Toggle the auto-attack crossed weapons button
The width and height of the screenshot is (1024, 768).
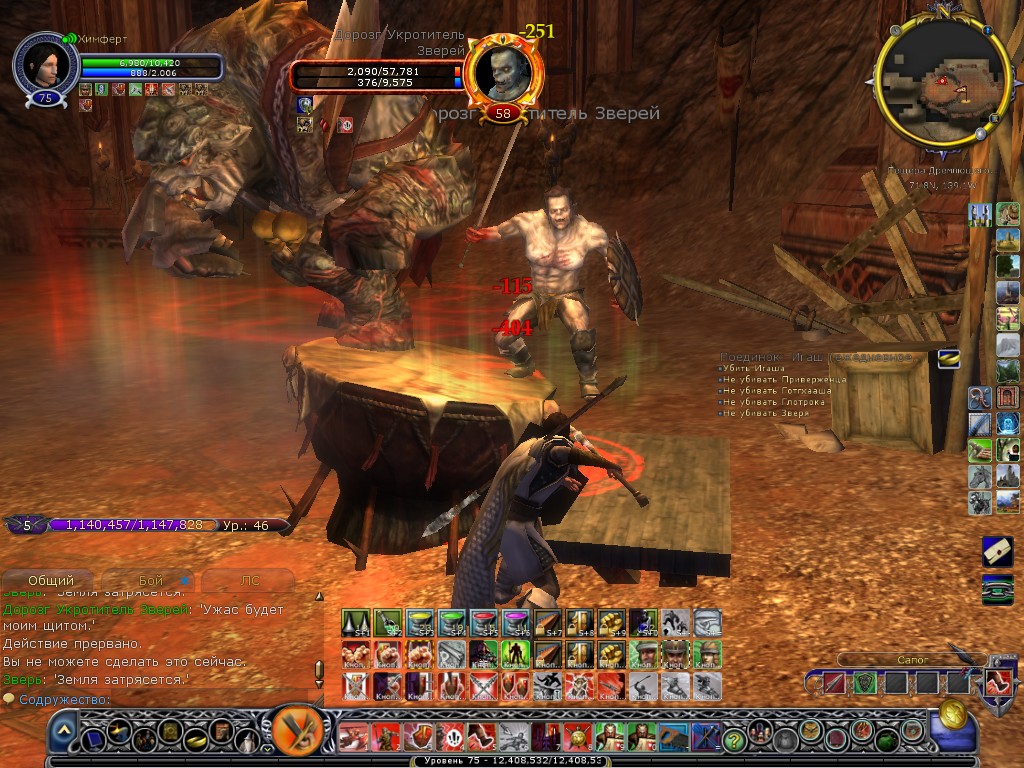[296, 731]
